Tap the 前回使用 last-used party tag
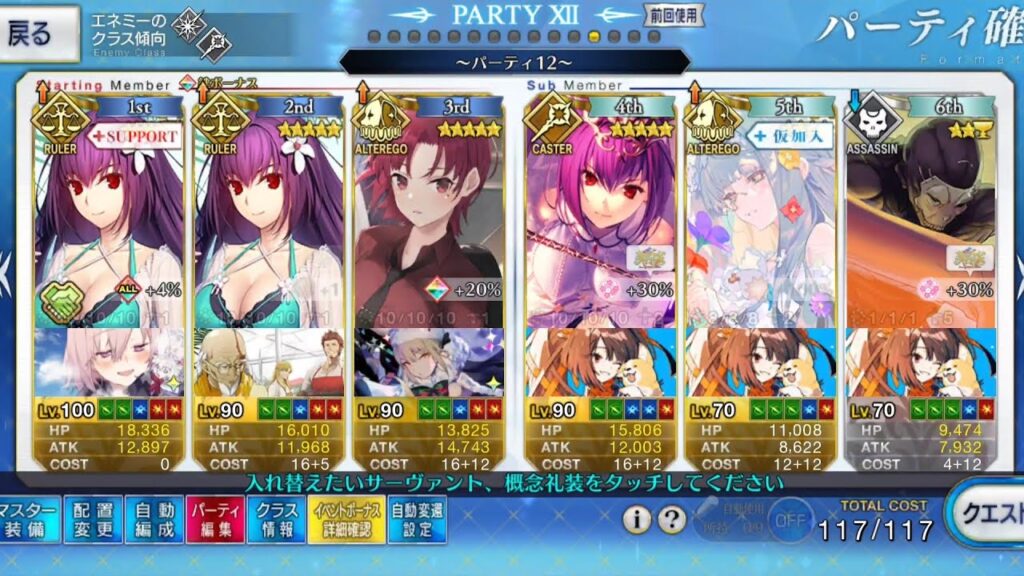The width and height of the screenshot is (1024, 576). 674,16
